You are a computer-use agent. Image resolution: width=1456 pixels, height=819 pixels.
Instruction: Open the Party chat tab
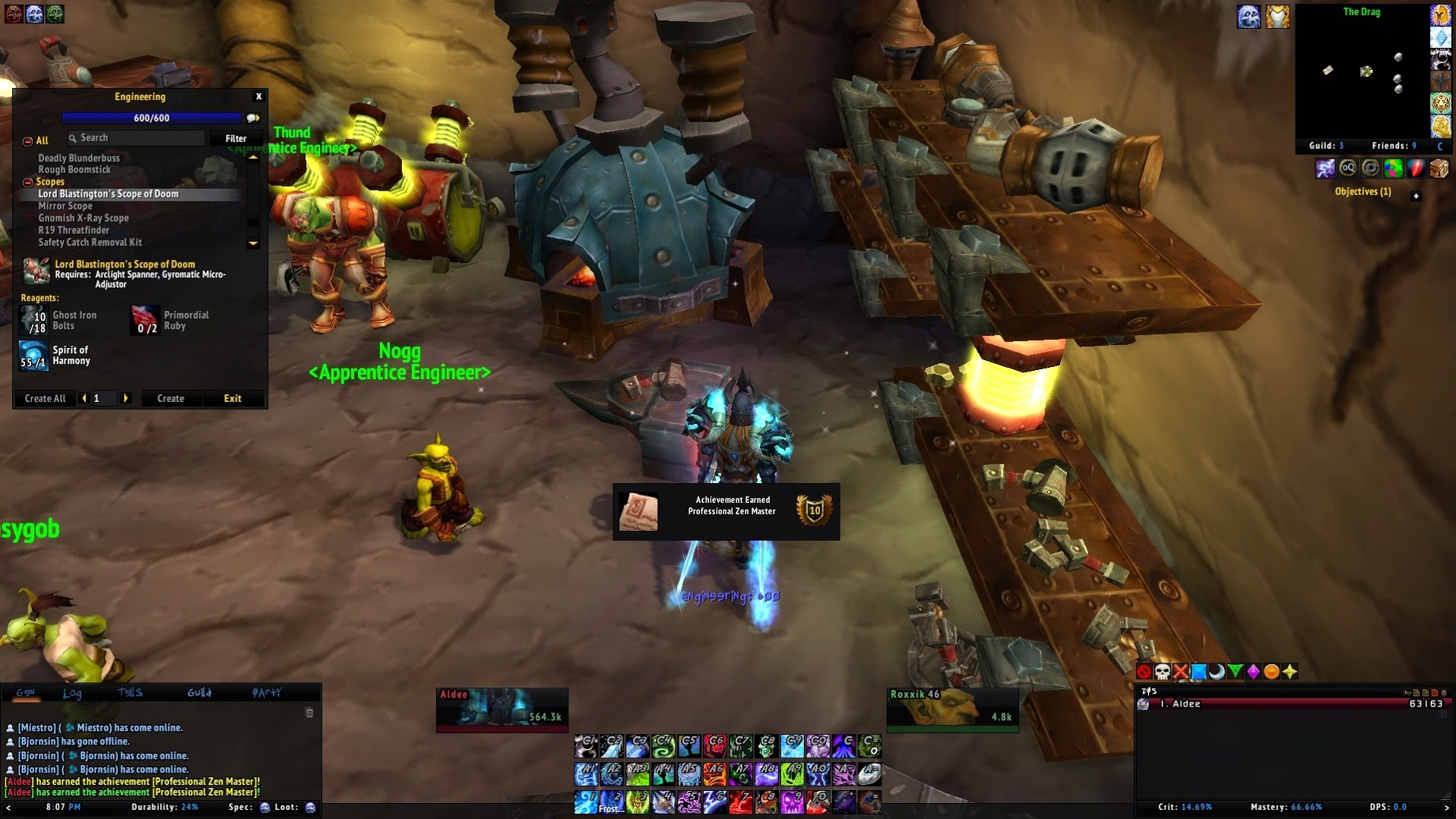coord(266,693)
